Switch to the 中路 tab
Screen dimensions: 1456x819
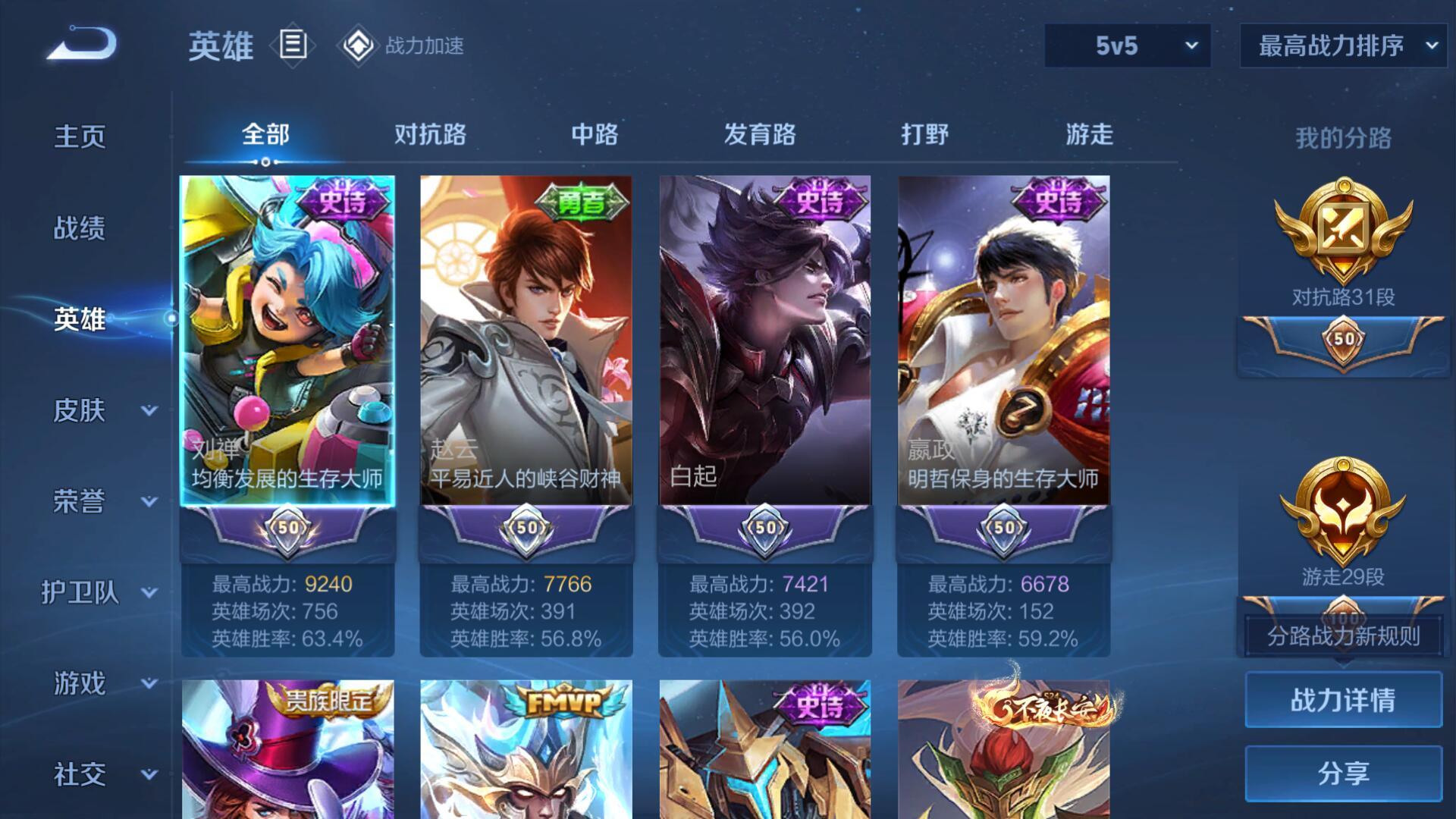tap(595, 134)
